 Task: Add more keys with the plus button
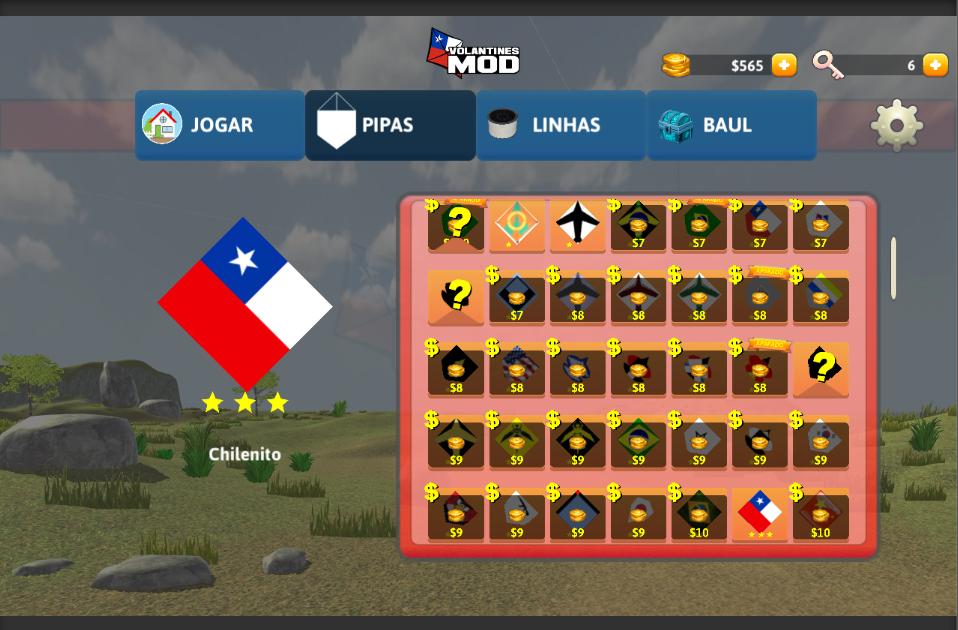[935, 65]
